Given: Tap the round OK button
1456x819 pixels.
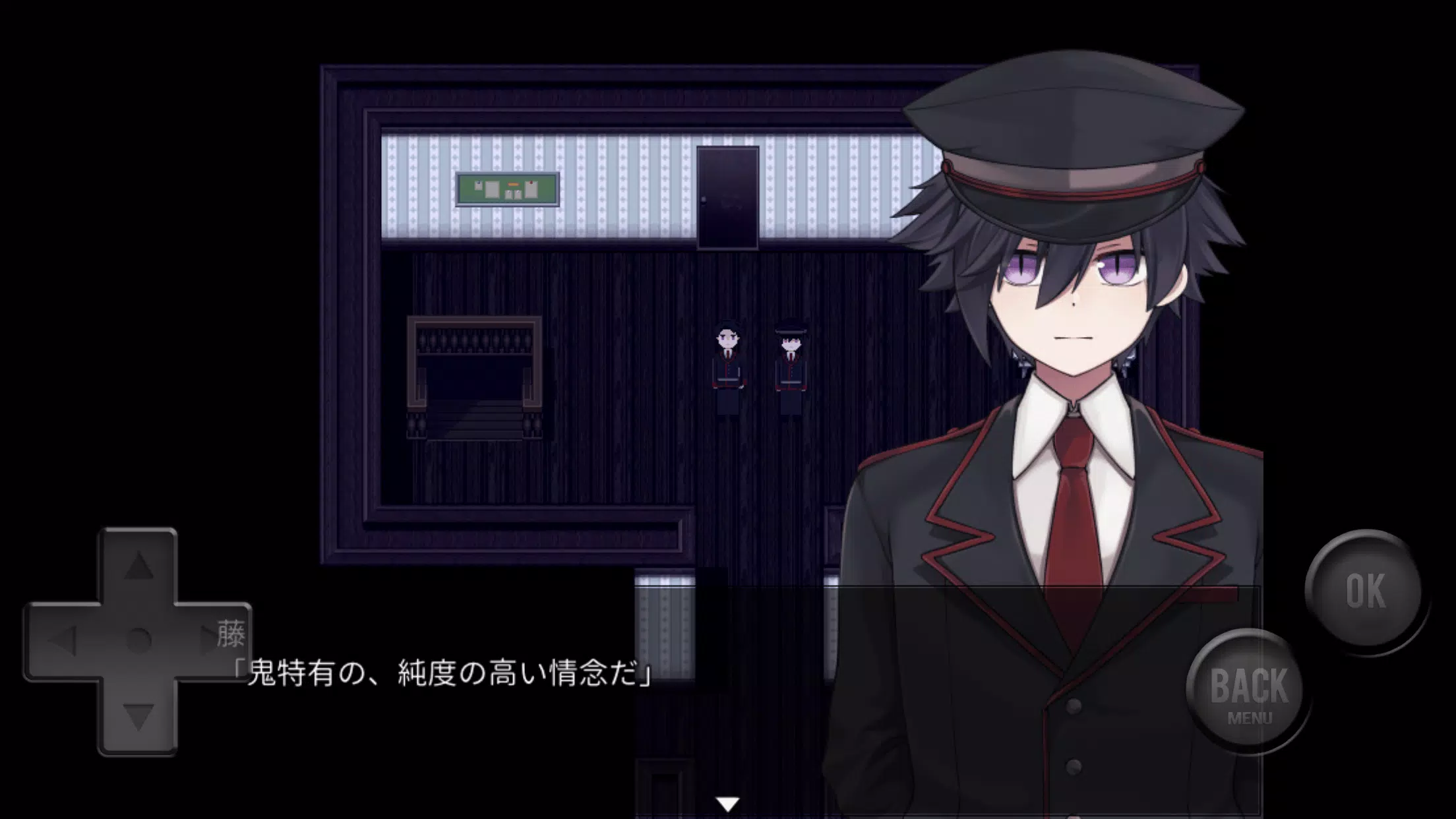Looking at the screenshot, I should click(1364, 590).
